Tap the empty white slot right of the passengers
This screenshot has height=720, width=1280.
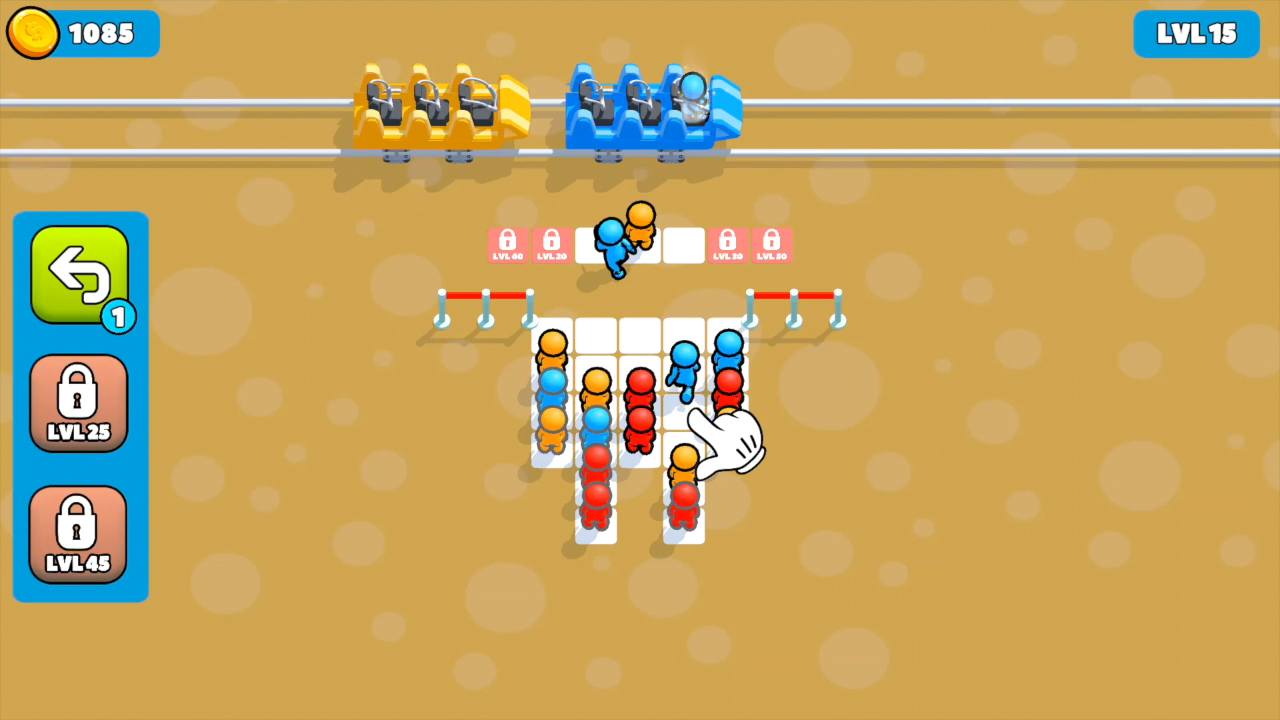(x=683, y=244)
